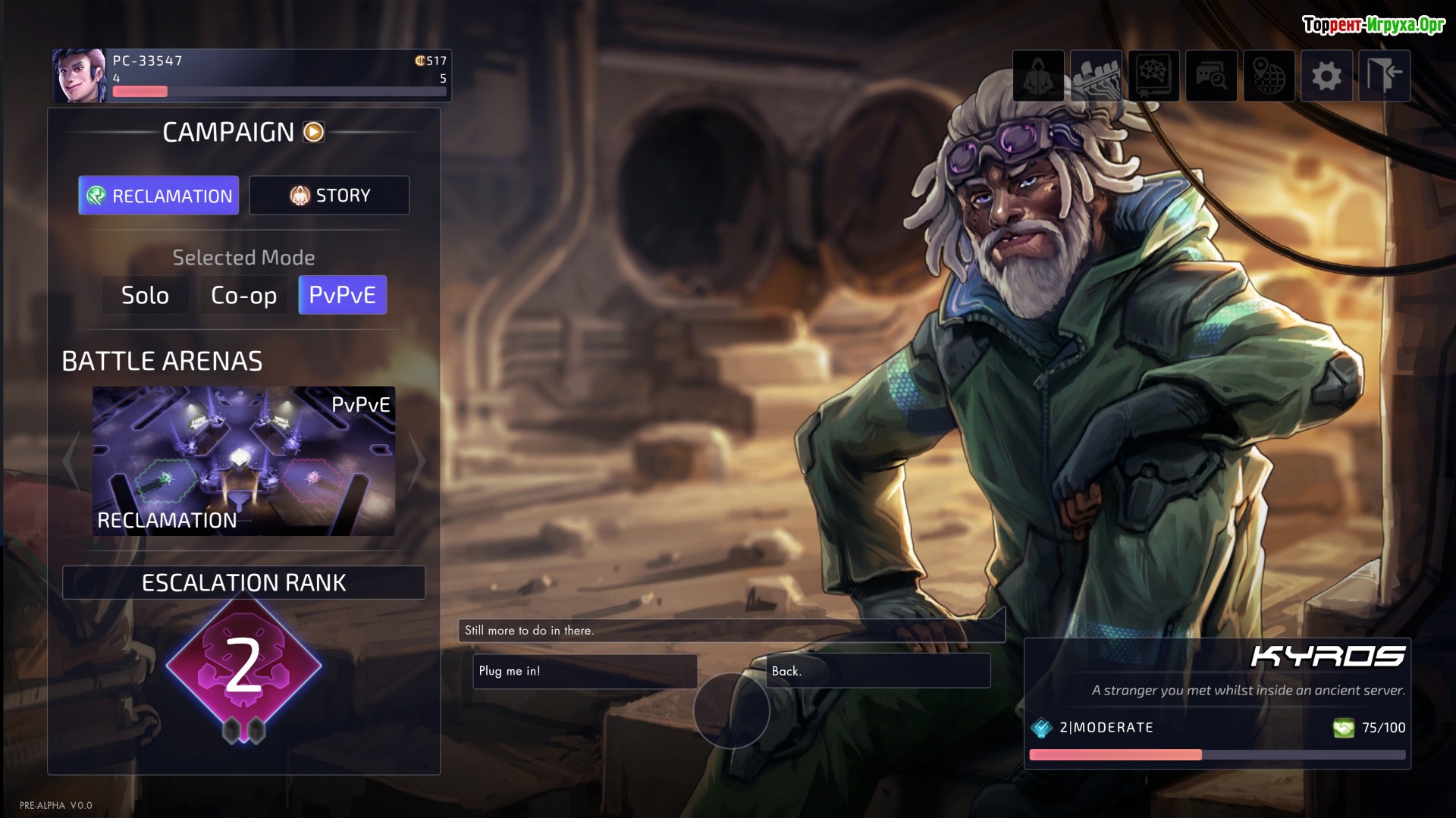Screen dimensions: 1456x818
Task: Open the brain codex book icon
Action: (1153, 76)
